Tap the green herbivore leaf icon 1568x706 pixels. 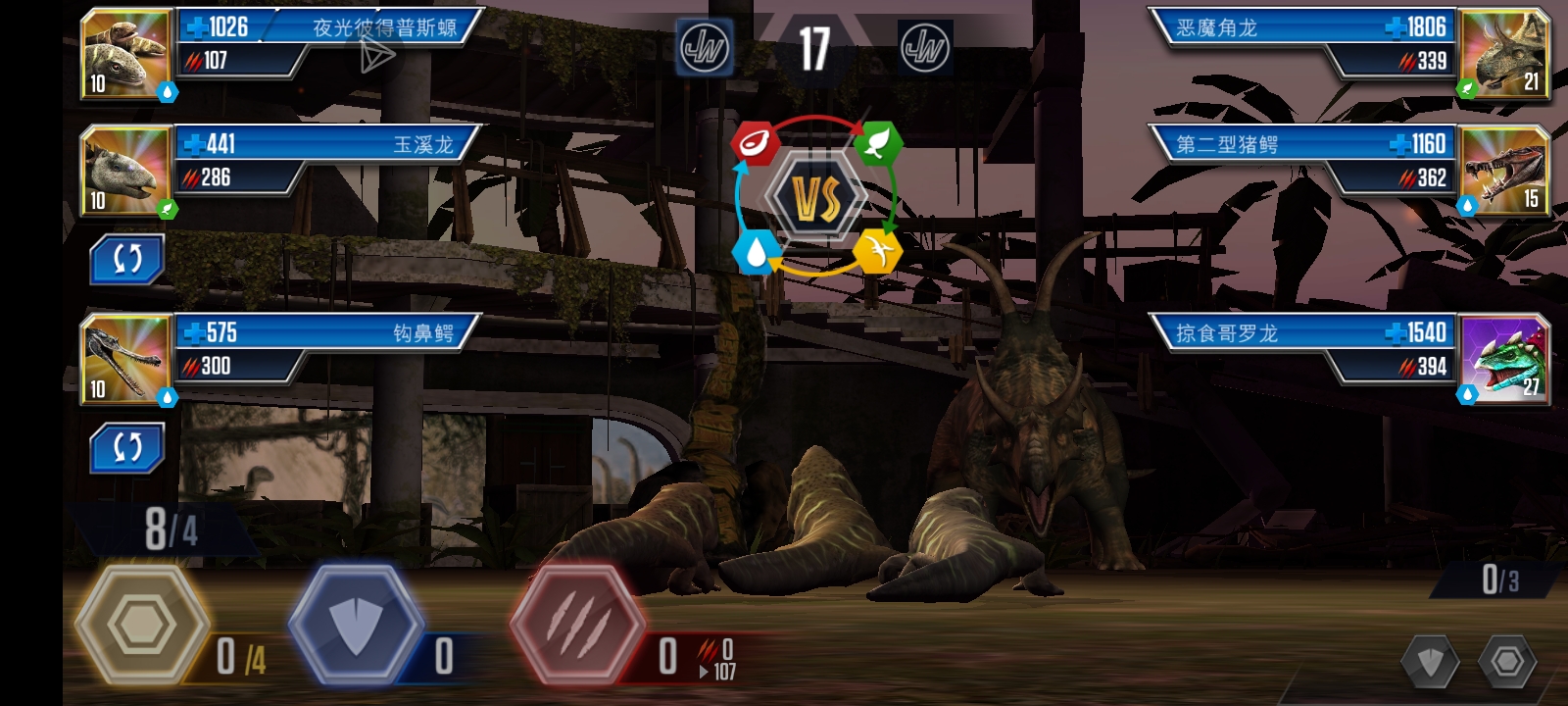click(877, 144)
